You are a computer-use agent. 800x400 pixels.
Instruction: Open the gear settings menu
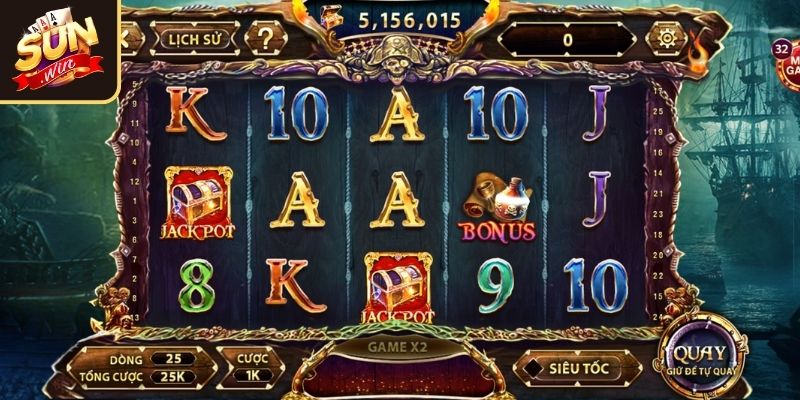[666, 39]
